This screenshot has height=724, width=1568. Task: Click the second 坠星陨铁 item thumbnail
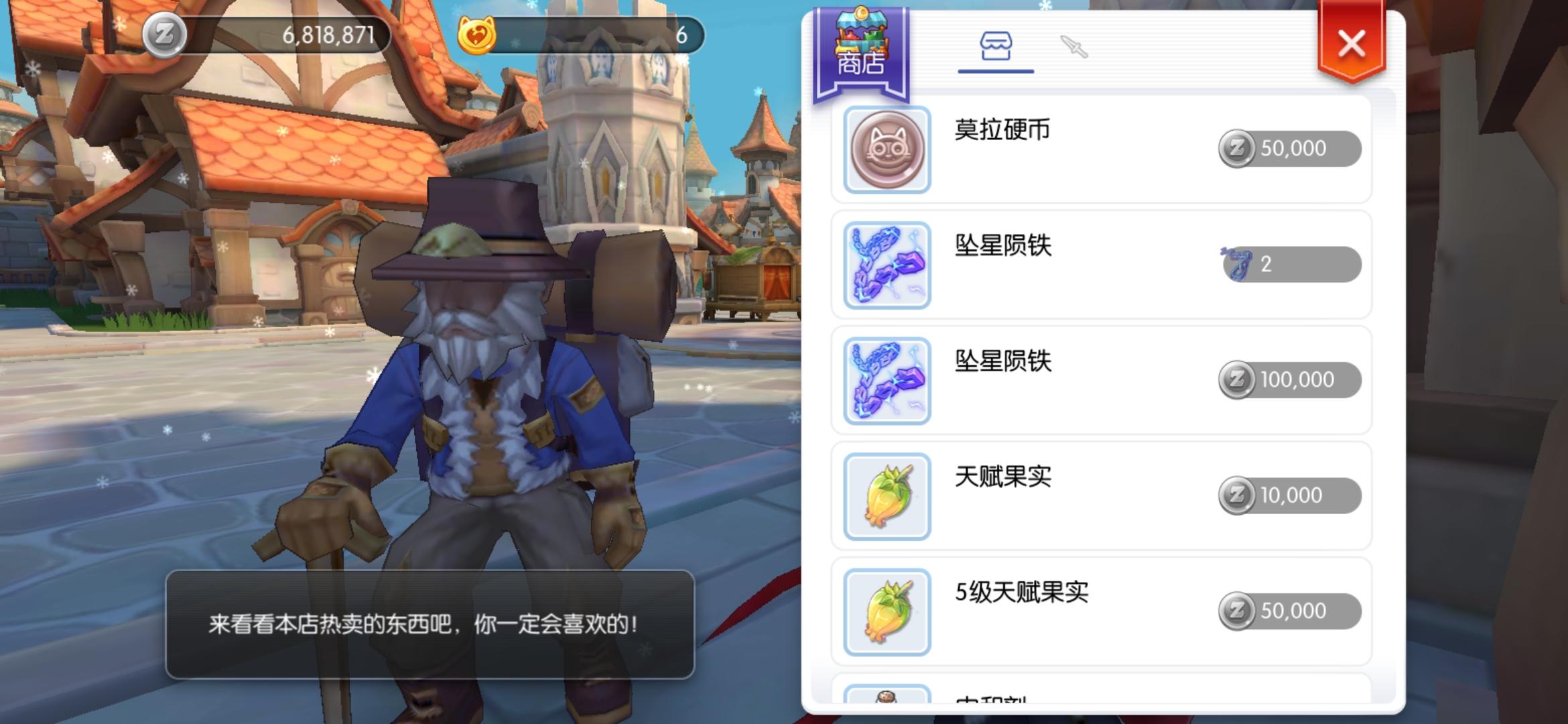click(886, 379)
